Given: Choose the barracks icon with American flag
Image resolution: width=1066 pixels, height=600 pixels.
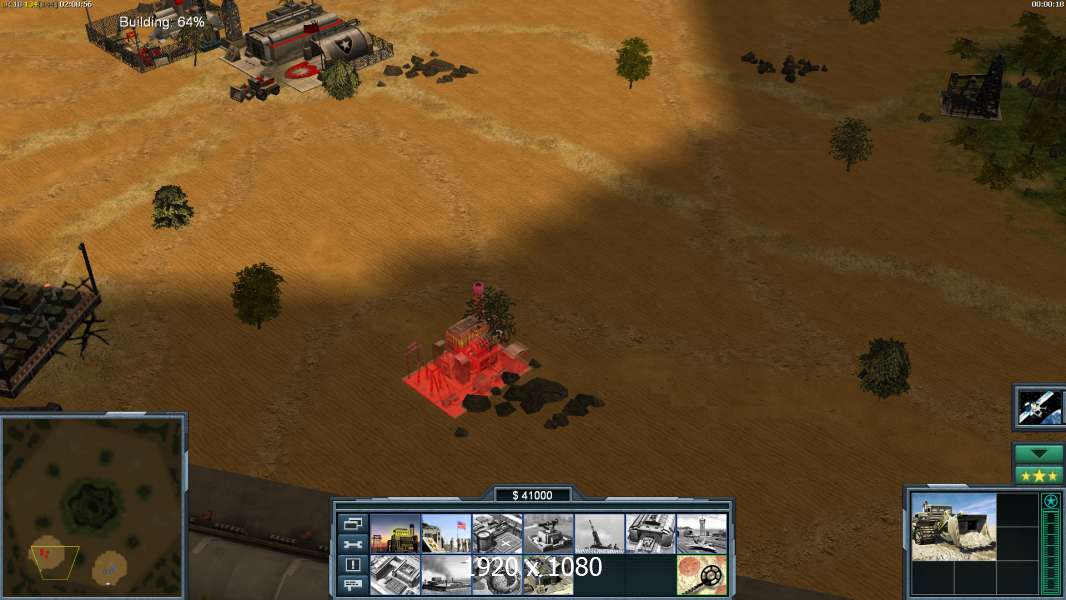Looking at the screenshot, I should [x=446, y=534].
